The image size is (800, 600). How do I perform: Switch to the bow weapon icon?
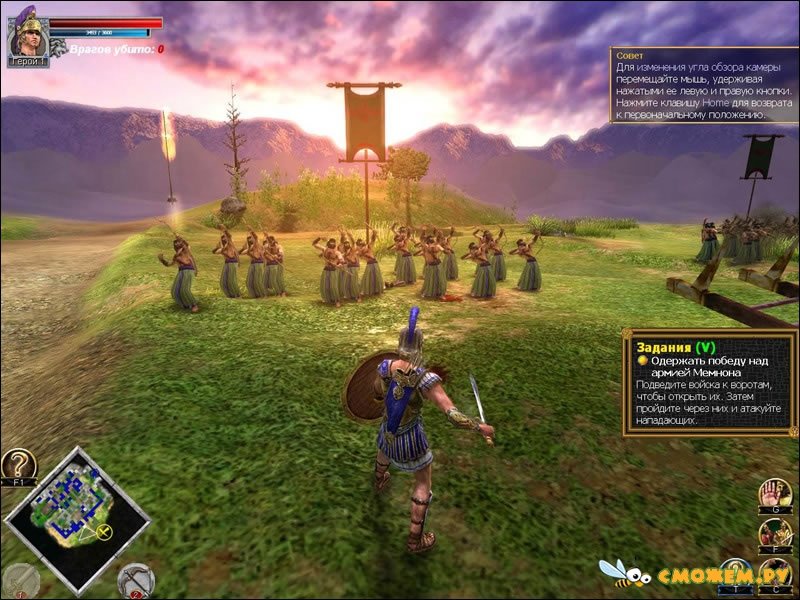[x=135, y=580]
